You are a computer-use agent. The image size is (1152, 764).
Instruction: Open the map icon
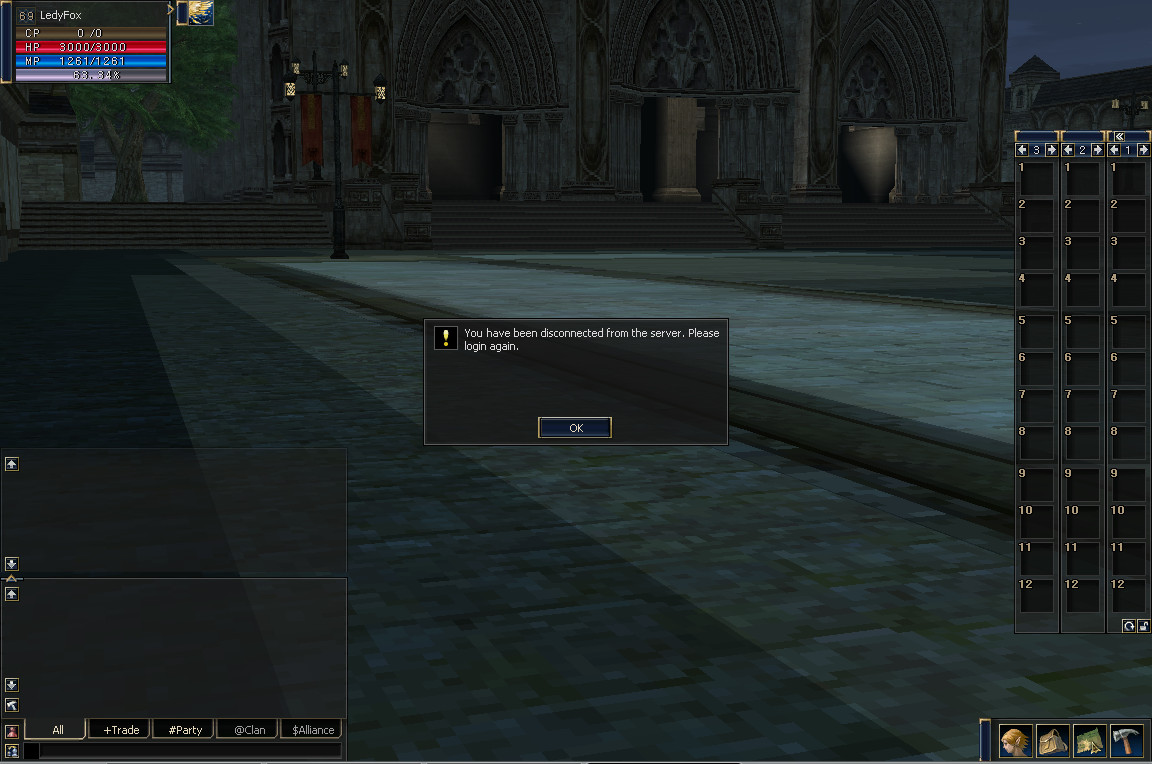pyautogui.click(x=1089, y=741)
